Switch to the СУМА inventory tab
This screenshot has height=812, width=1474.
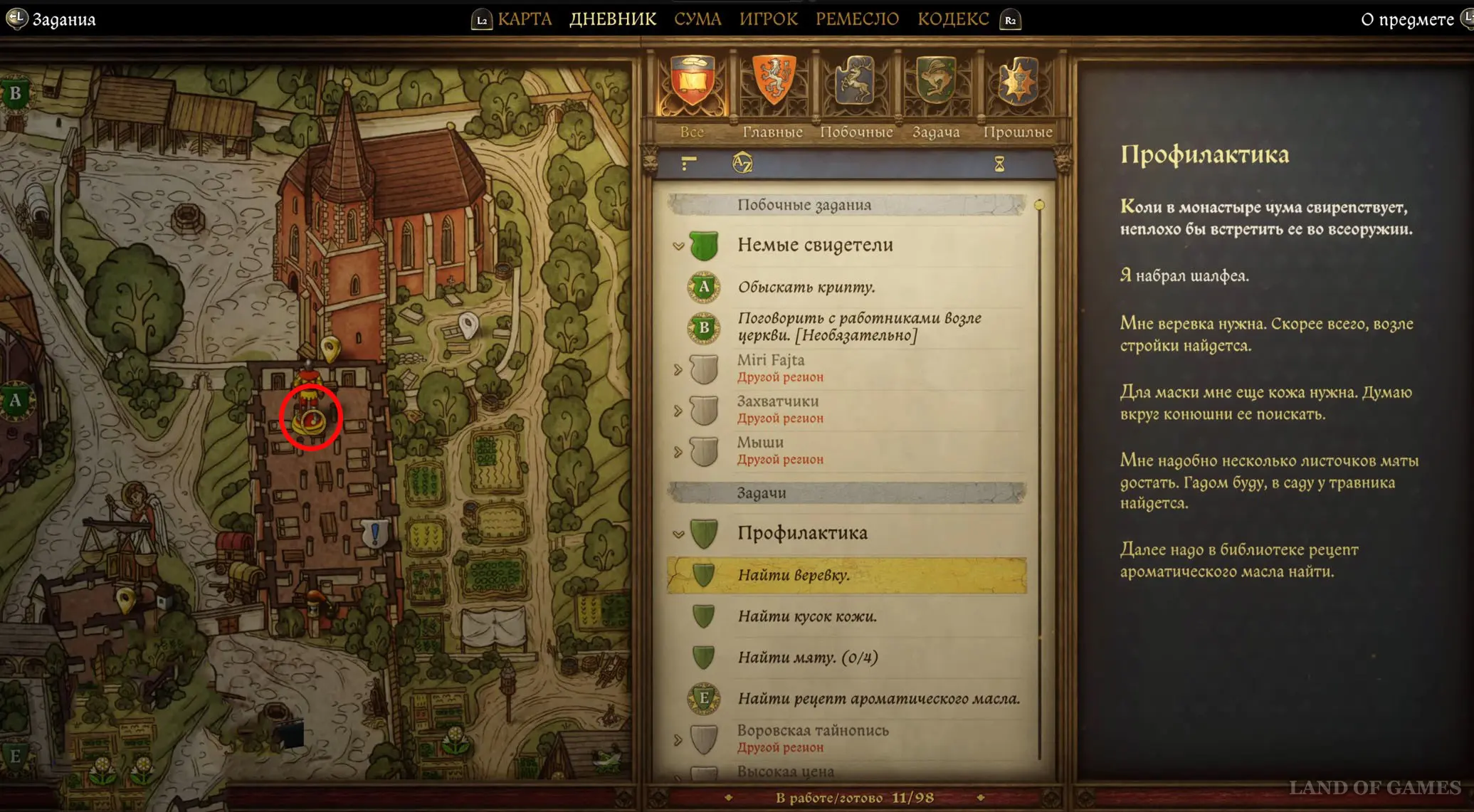pos(697,19)
